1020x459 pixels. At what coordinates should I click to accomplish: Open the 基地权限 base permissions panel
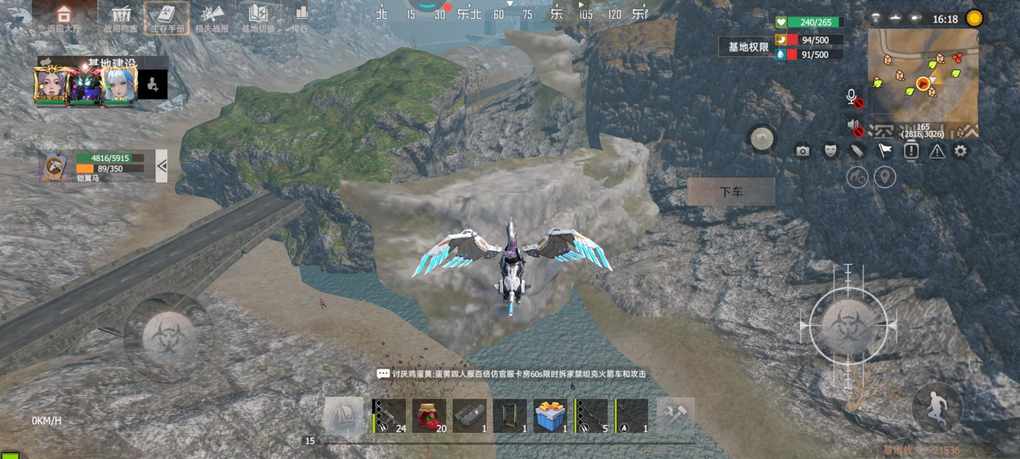[x=748, y=47]
